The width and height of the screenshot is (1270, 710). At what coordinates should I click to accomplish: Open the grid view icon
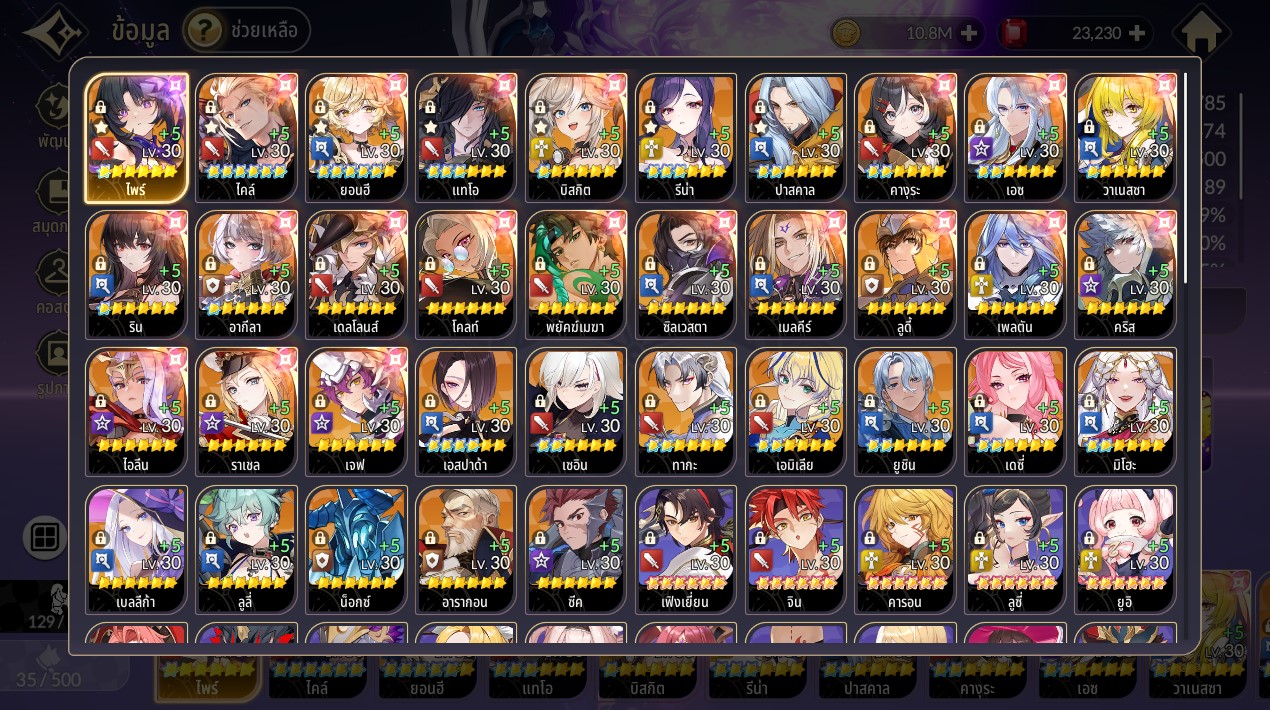(x=46, y=538)
